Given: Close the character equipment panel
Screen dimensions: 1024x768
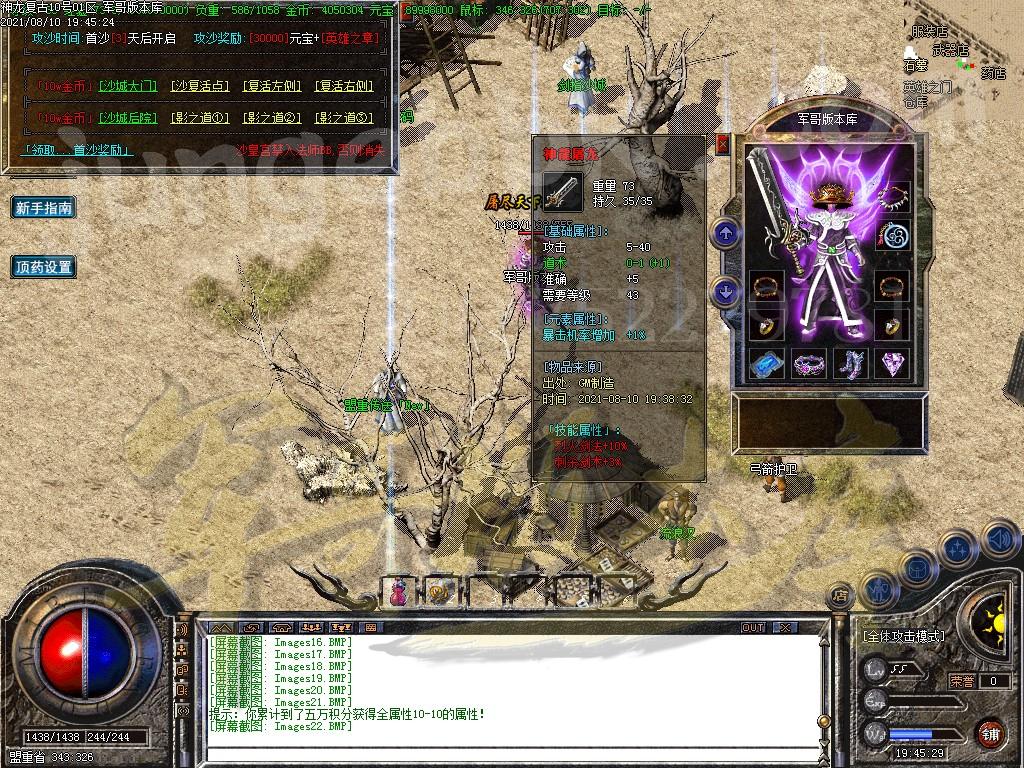Looking at the screenshot, I should (723, 144).
